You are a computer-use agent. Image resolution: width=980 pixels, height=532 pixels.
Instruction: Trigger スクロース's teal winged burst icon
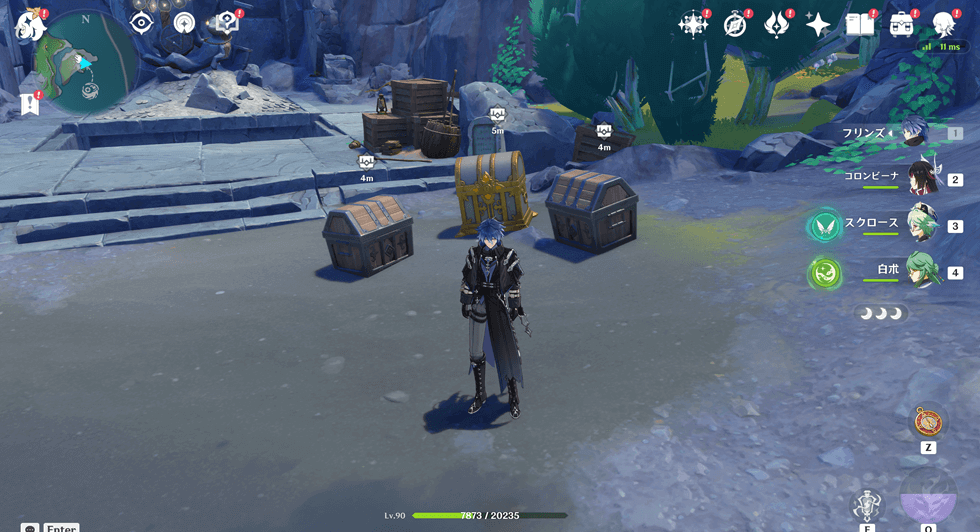[826, 225]
